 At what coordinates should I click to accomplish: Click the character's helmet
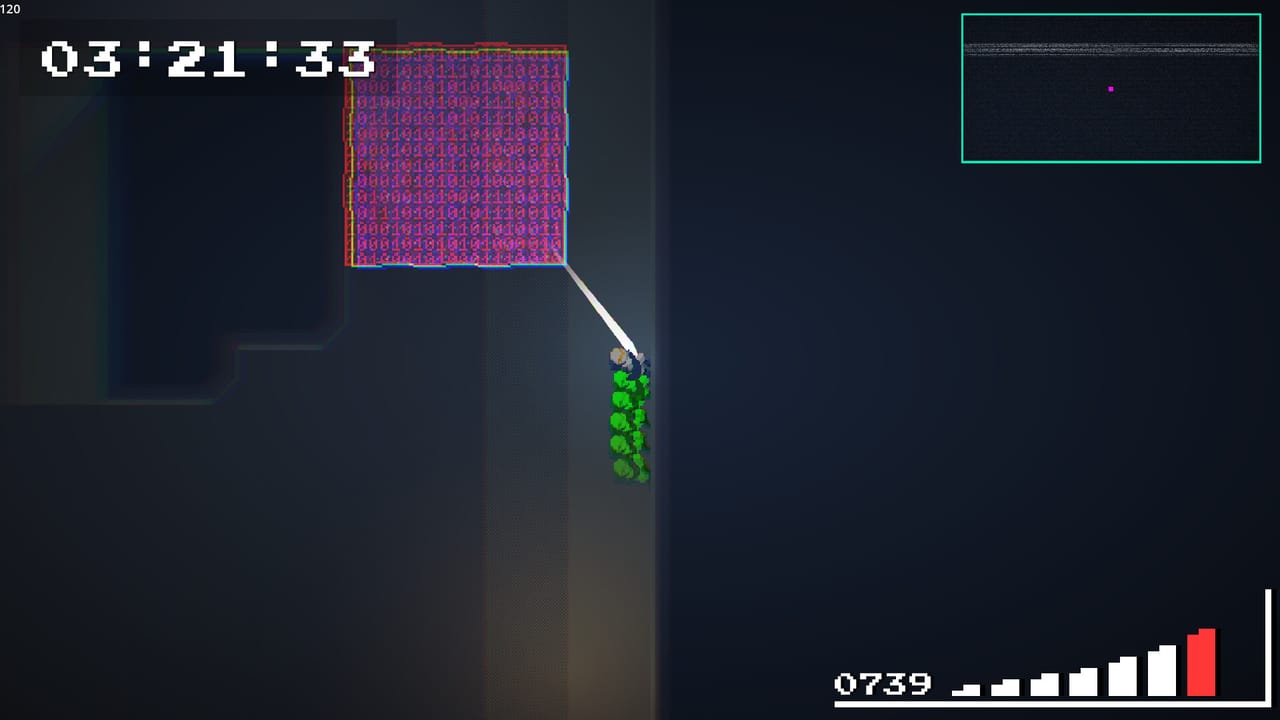620,355
